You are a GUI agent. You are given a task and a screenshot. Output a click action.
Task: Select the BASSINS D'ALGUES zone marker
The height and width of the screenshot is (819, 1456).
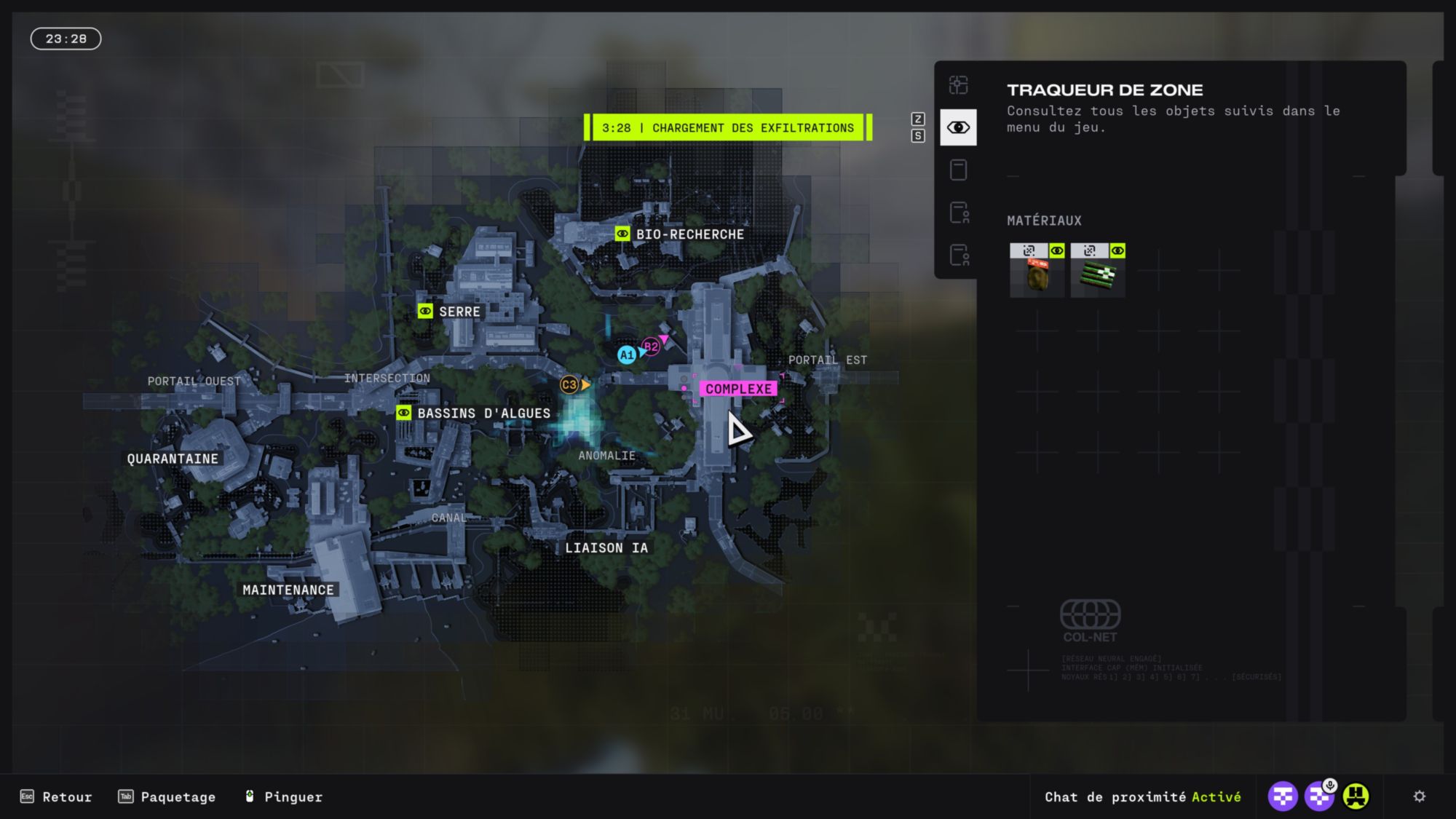(403, 413)
